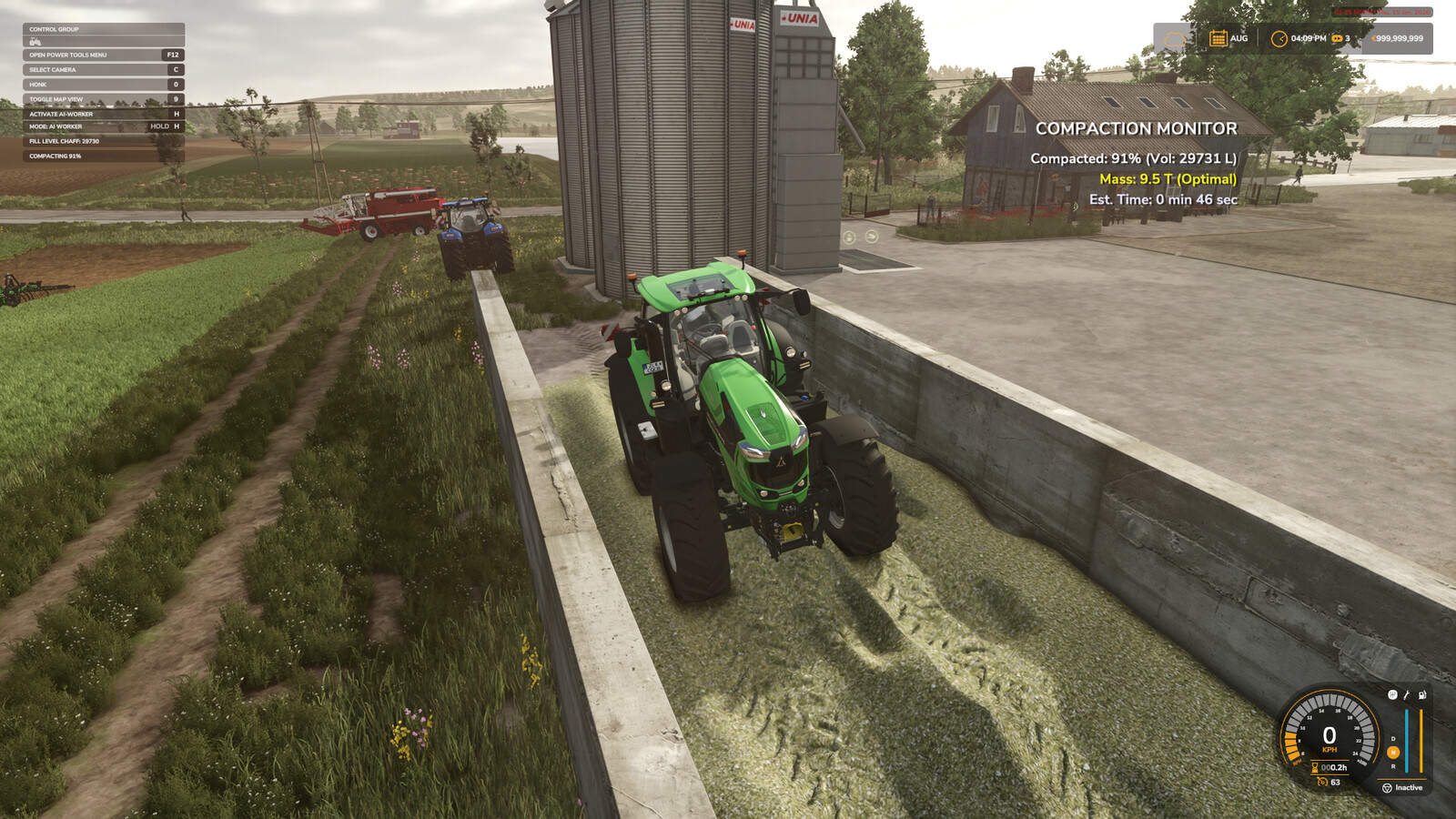
Task: Click the Activate AI-Worker option
Action: click(x=61, y=114)
